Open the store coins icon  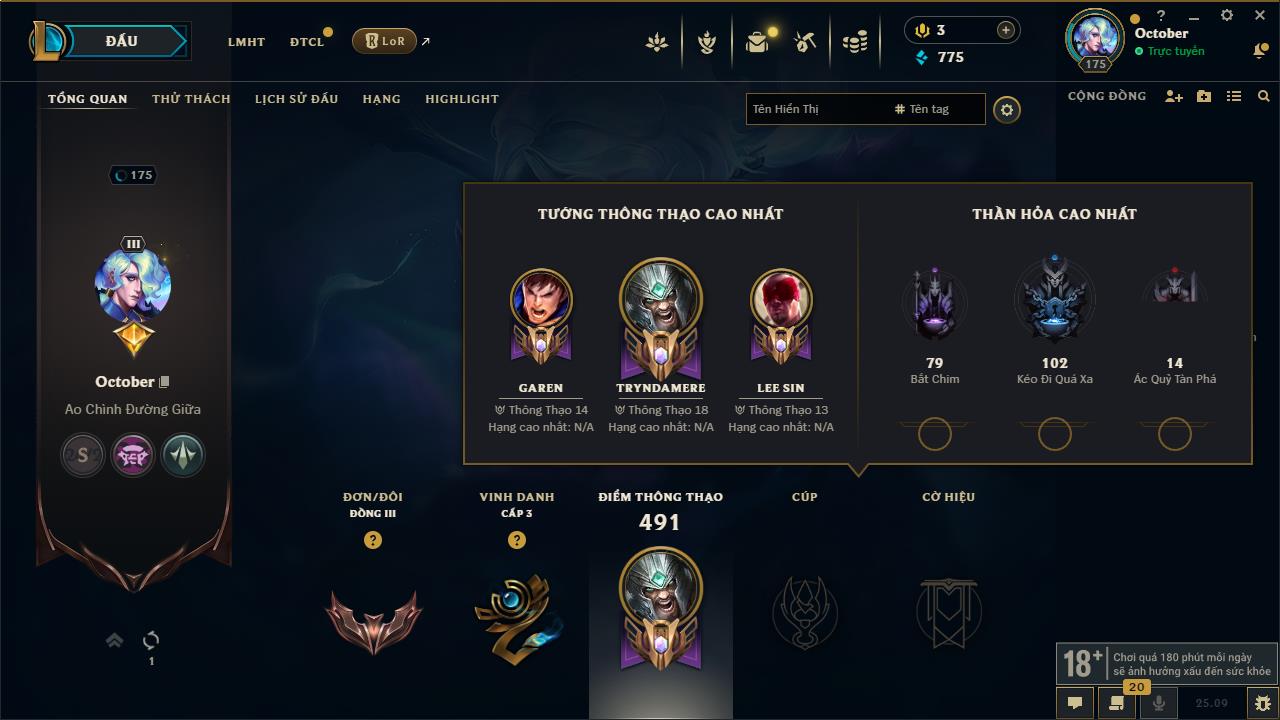[x=855, y=42]
